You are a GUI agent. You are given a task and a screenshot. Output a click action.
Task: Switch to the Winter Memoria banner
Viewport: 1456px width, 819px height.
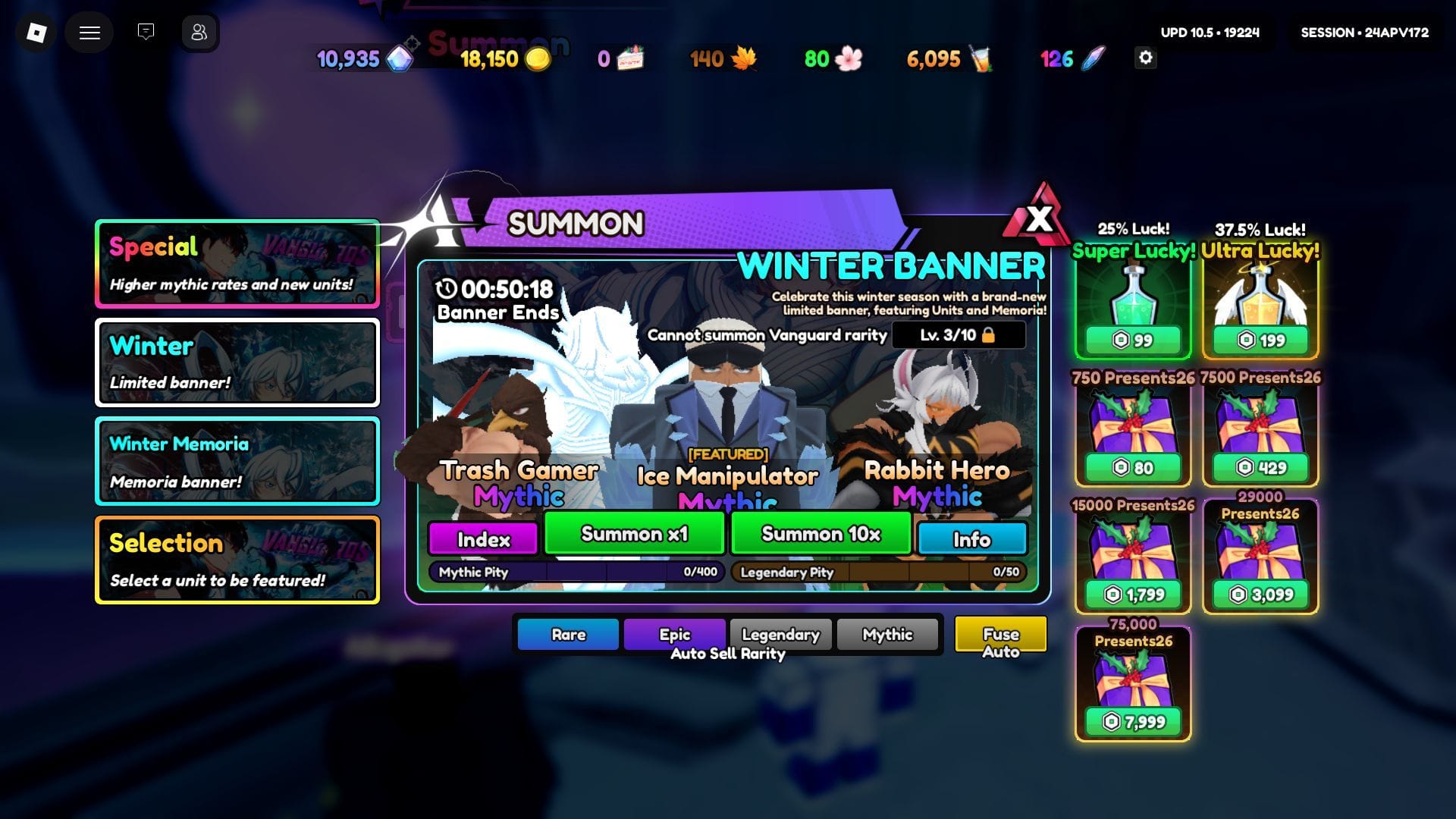point(237,461)
